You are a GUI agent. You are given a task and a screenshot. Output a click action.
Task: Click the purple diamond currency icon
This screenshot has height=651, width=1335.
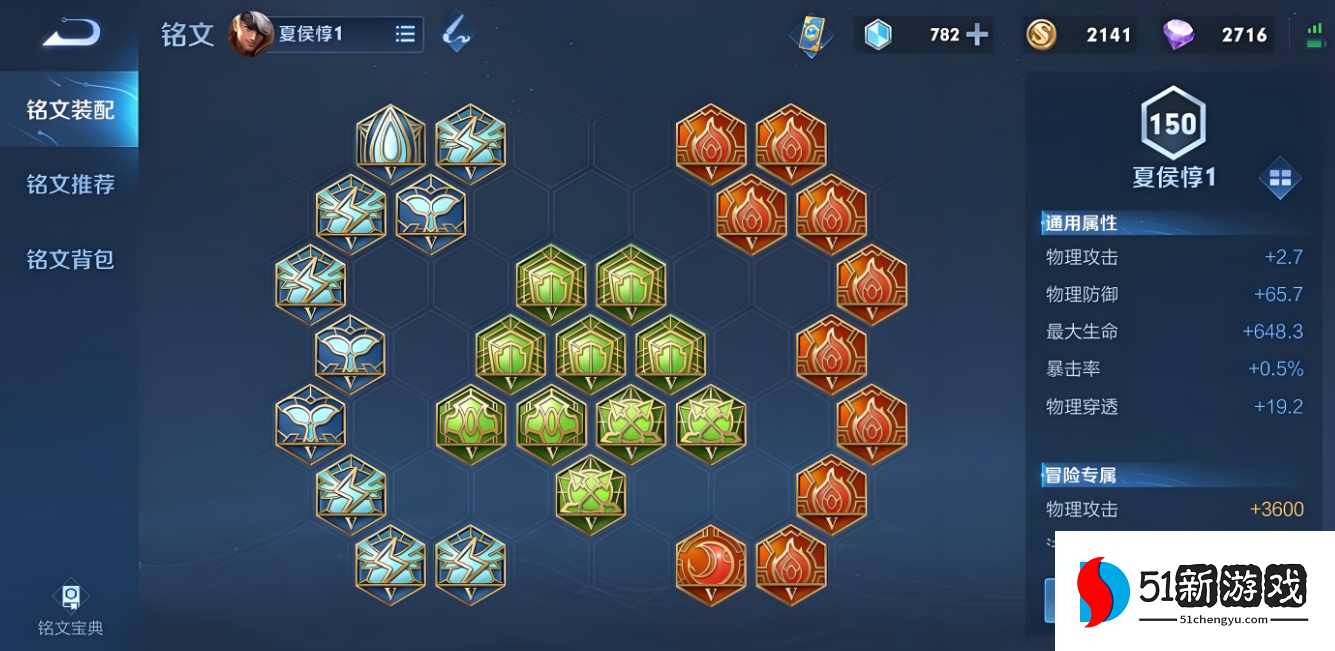[1178, 35]
